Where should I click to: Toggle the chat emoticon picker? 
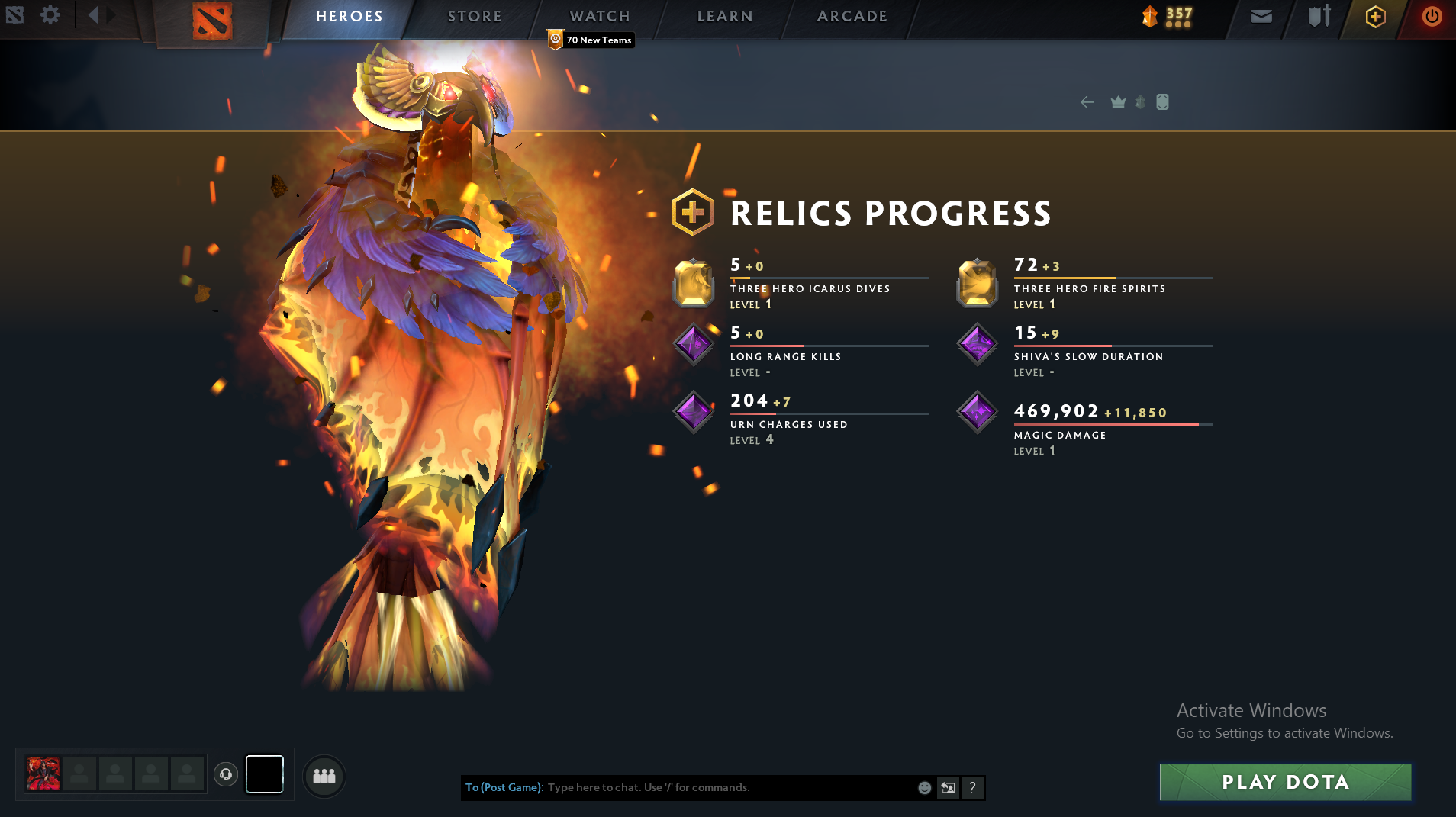pos(924,787)
